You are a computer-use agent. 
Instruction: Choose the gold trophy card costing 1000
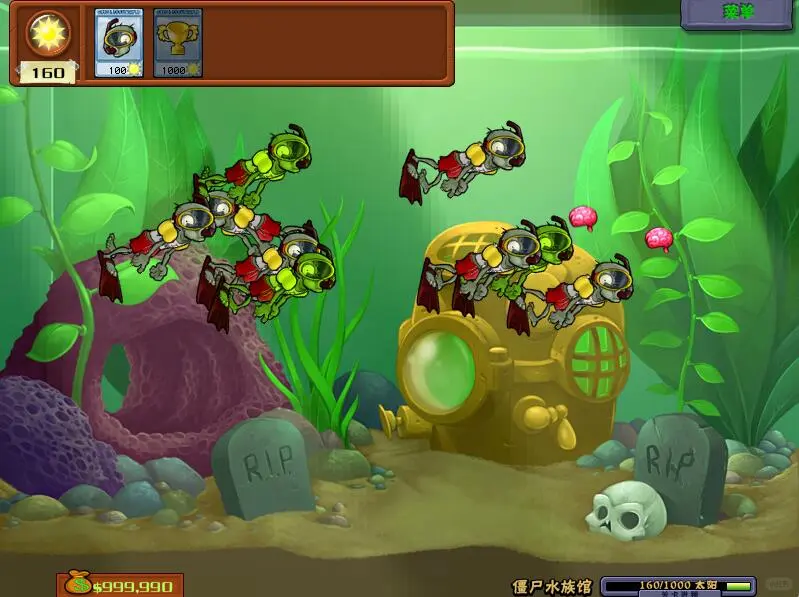coord(176,42)
